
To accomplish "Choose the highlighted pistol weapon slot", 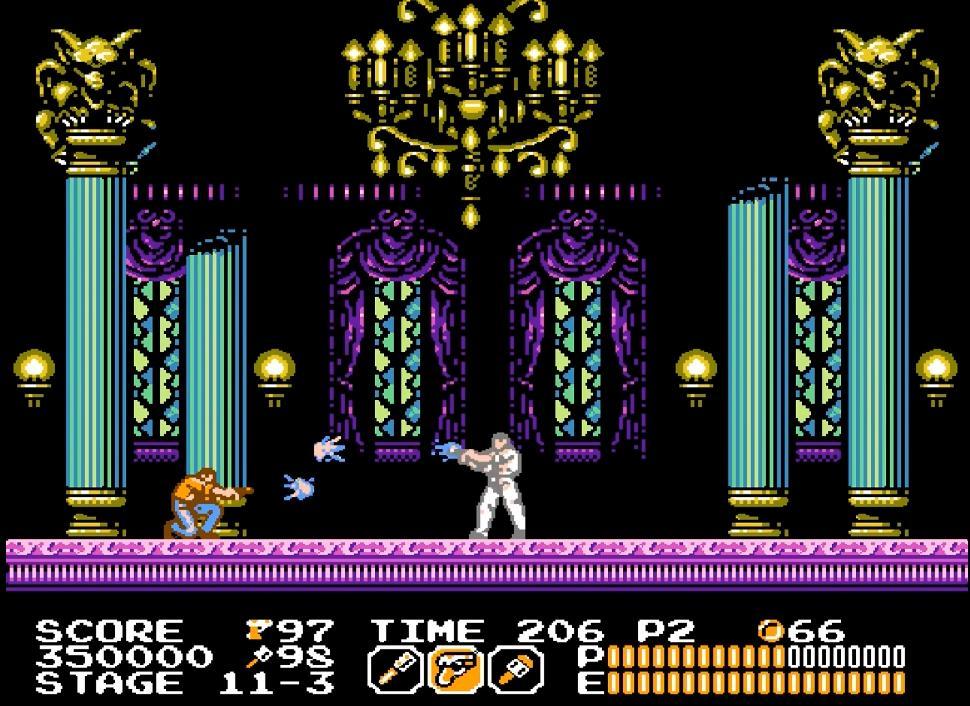I will pos(455,669).
